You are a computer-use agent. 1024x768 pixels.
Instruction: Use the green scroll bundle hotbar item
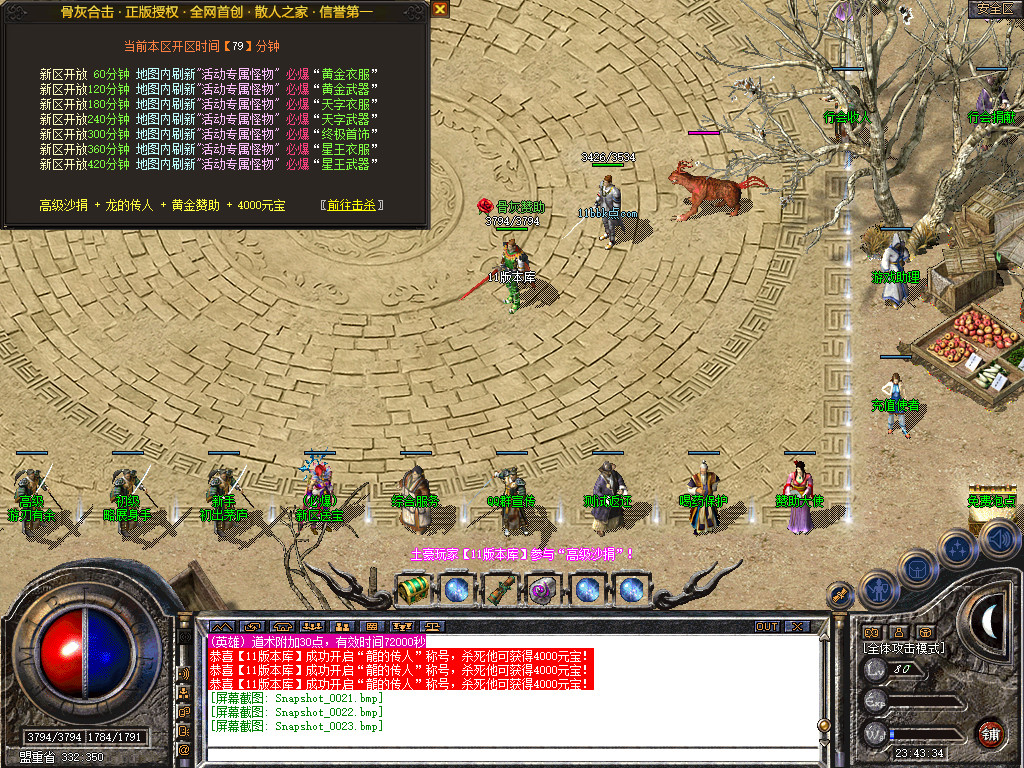click(x=498, y=589)
